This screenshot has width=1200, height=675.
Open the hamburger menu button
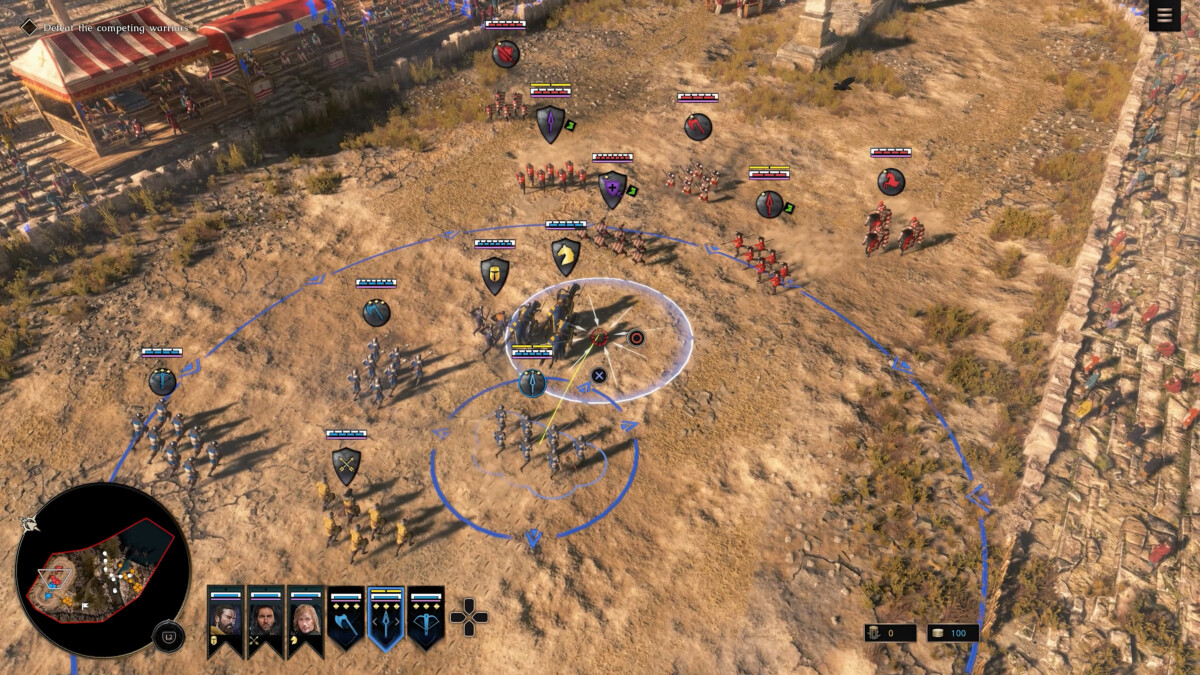1165,16
